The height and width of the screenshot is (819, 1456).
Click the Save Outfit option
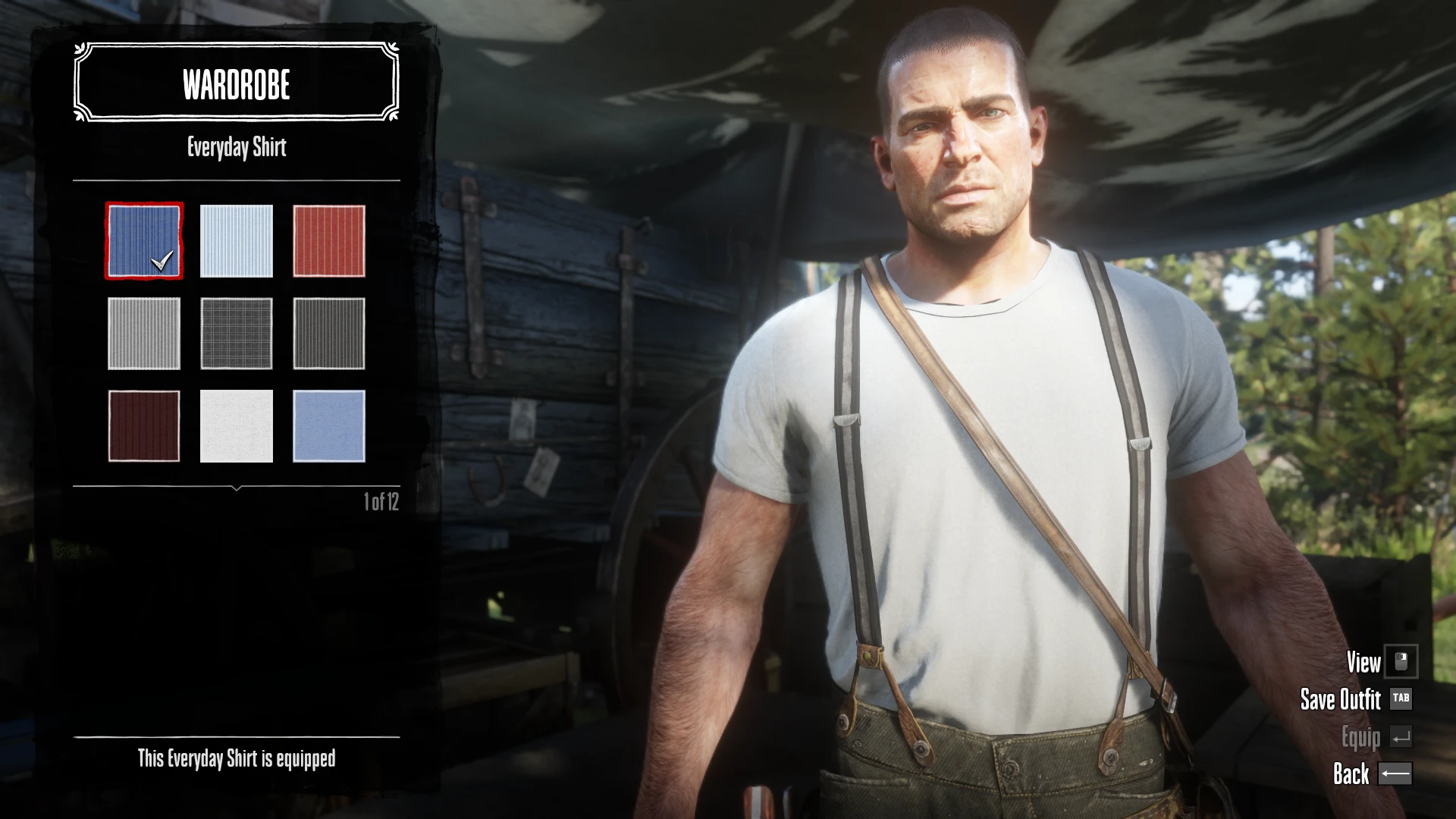[x=1341, y=699]
